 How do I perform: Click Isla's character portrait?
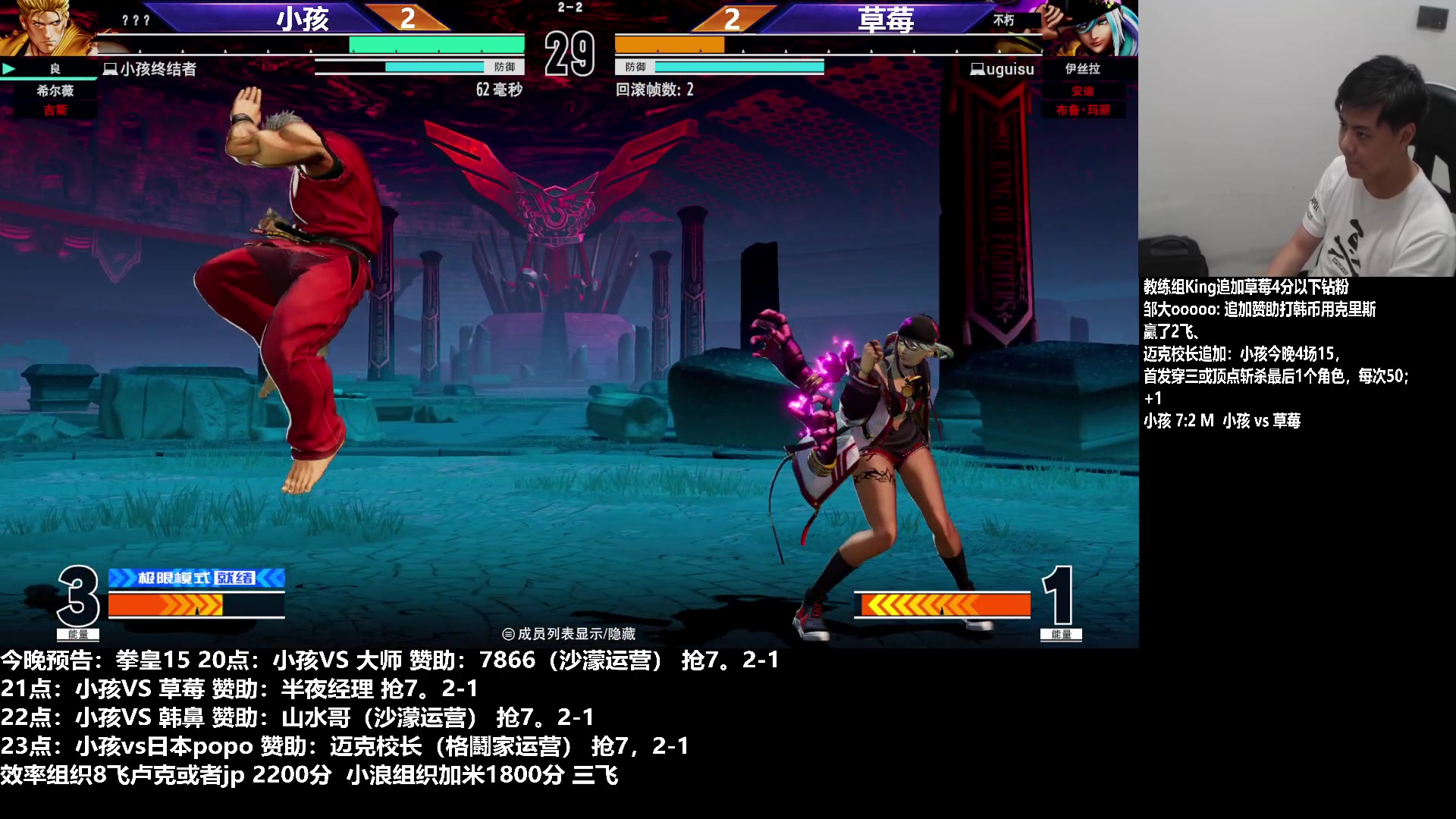1090,27
